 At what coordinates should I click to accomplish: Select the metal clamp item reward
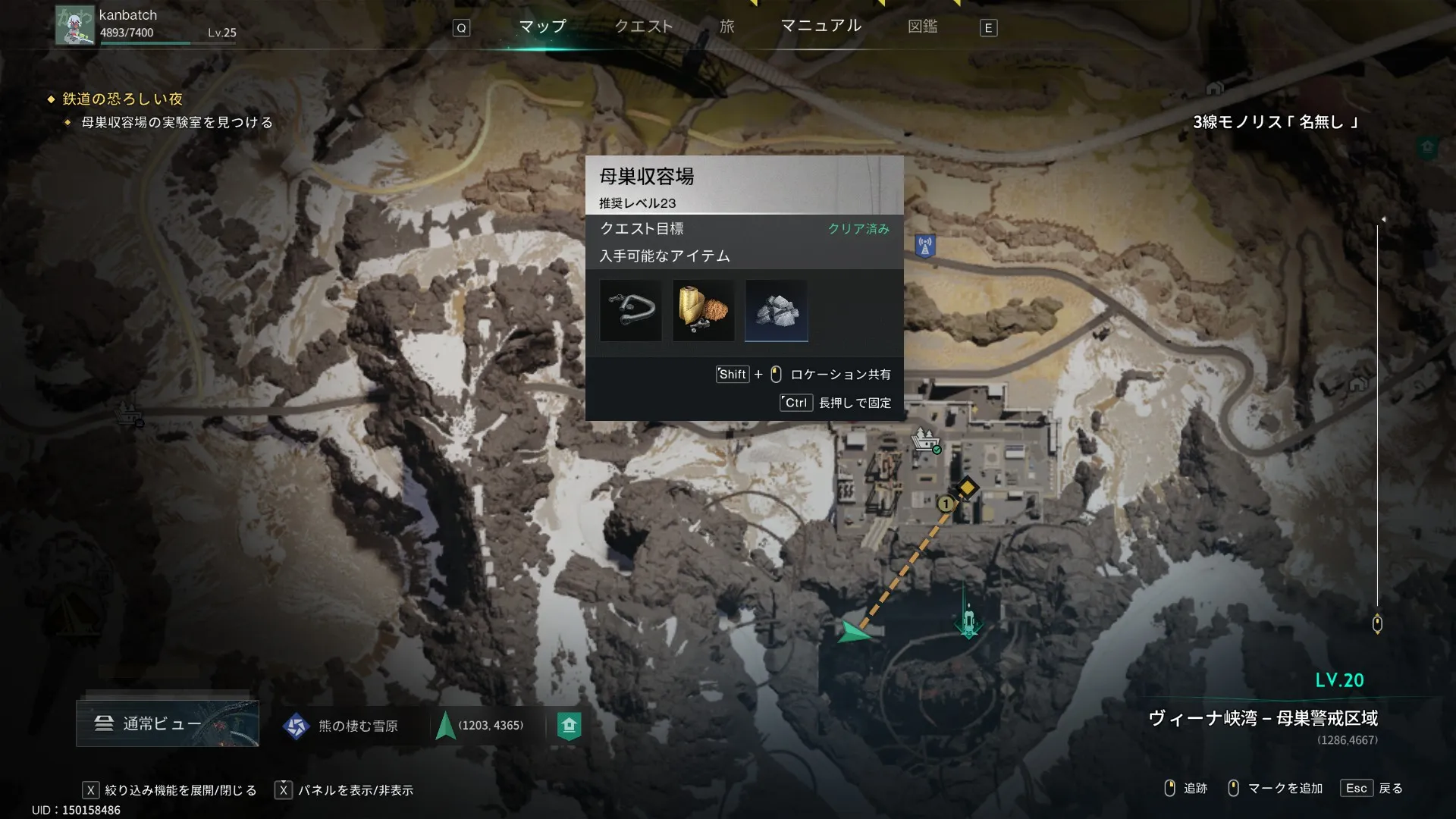[x=630, y=310]
